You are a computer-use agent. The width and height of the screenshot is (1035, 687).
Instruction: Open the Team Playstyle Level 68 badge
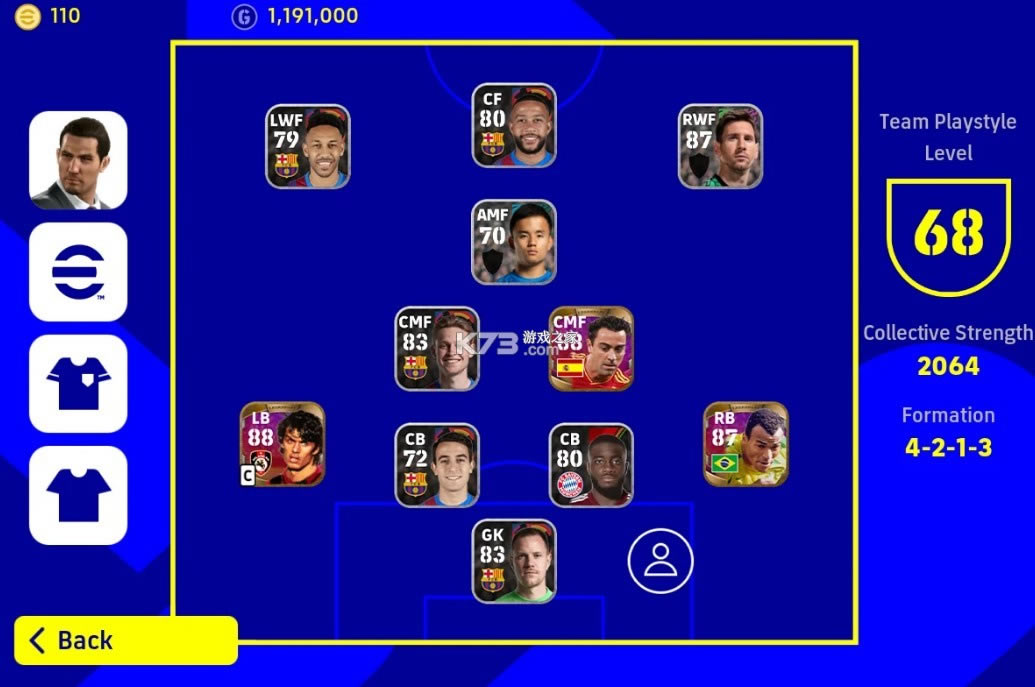coord(948,236)
